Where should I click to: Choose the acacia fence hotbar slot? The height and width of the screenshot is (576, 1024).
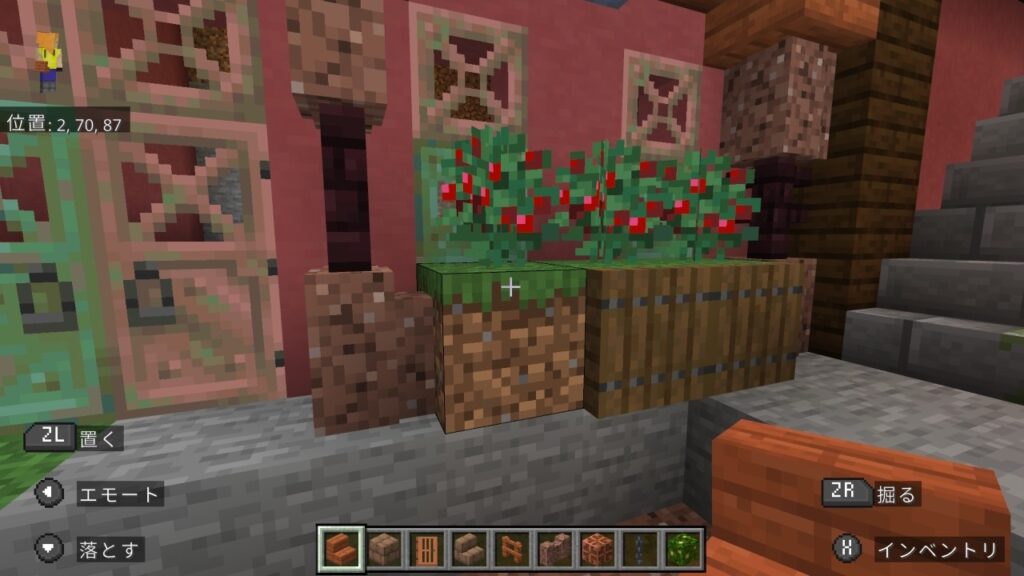coord(511,548)
